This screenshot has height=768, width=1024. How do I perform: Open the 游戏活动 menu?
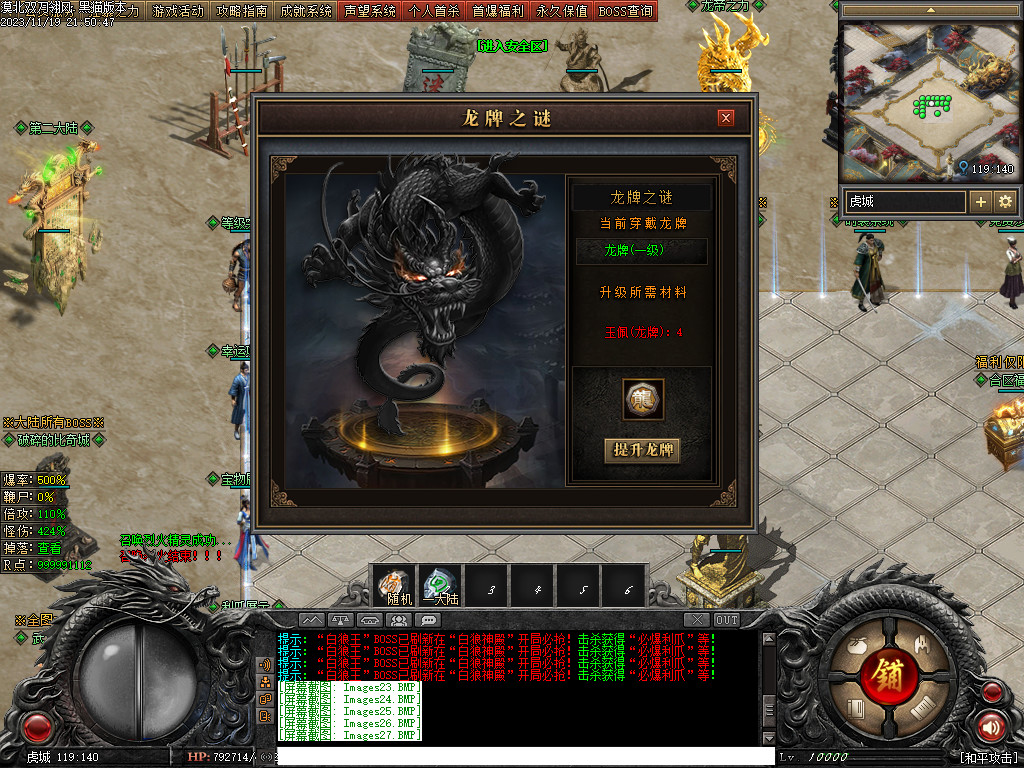point(177,11)
